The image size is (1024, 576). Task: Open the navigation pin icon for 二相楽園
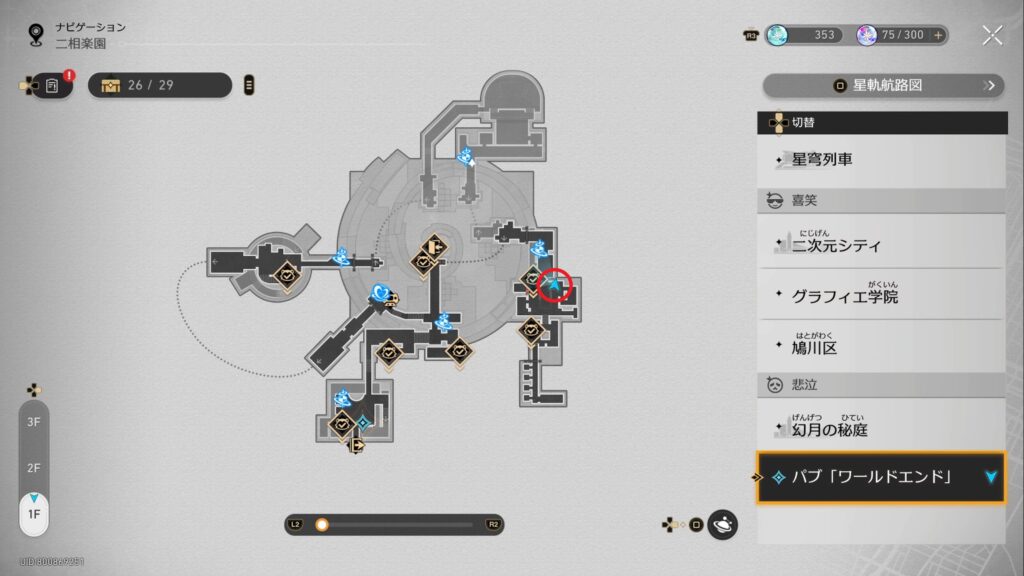click(x=37, y=35)
